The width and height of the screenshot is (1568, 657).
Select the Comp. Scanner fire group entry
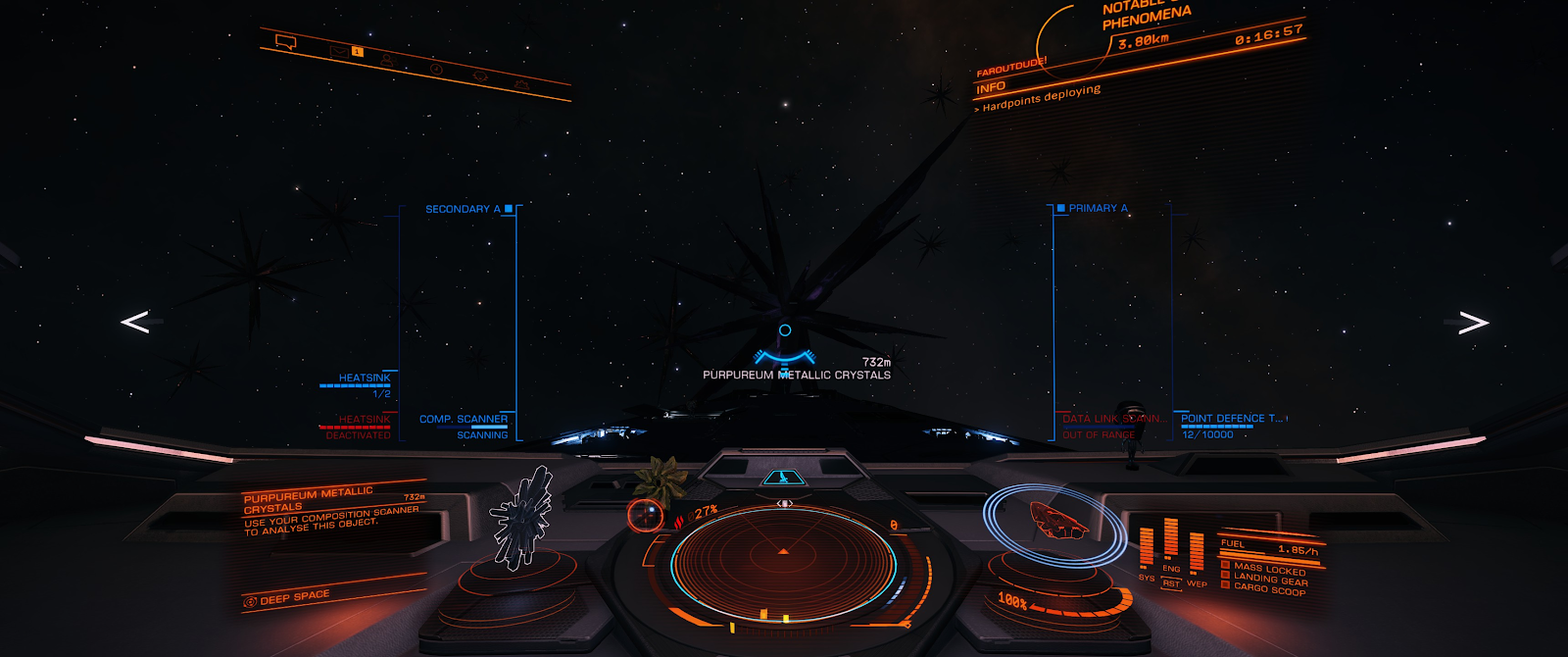coord(464,420)
